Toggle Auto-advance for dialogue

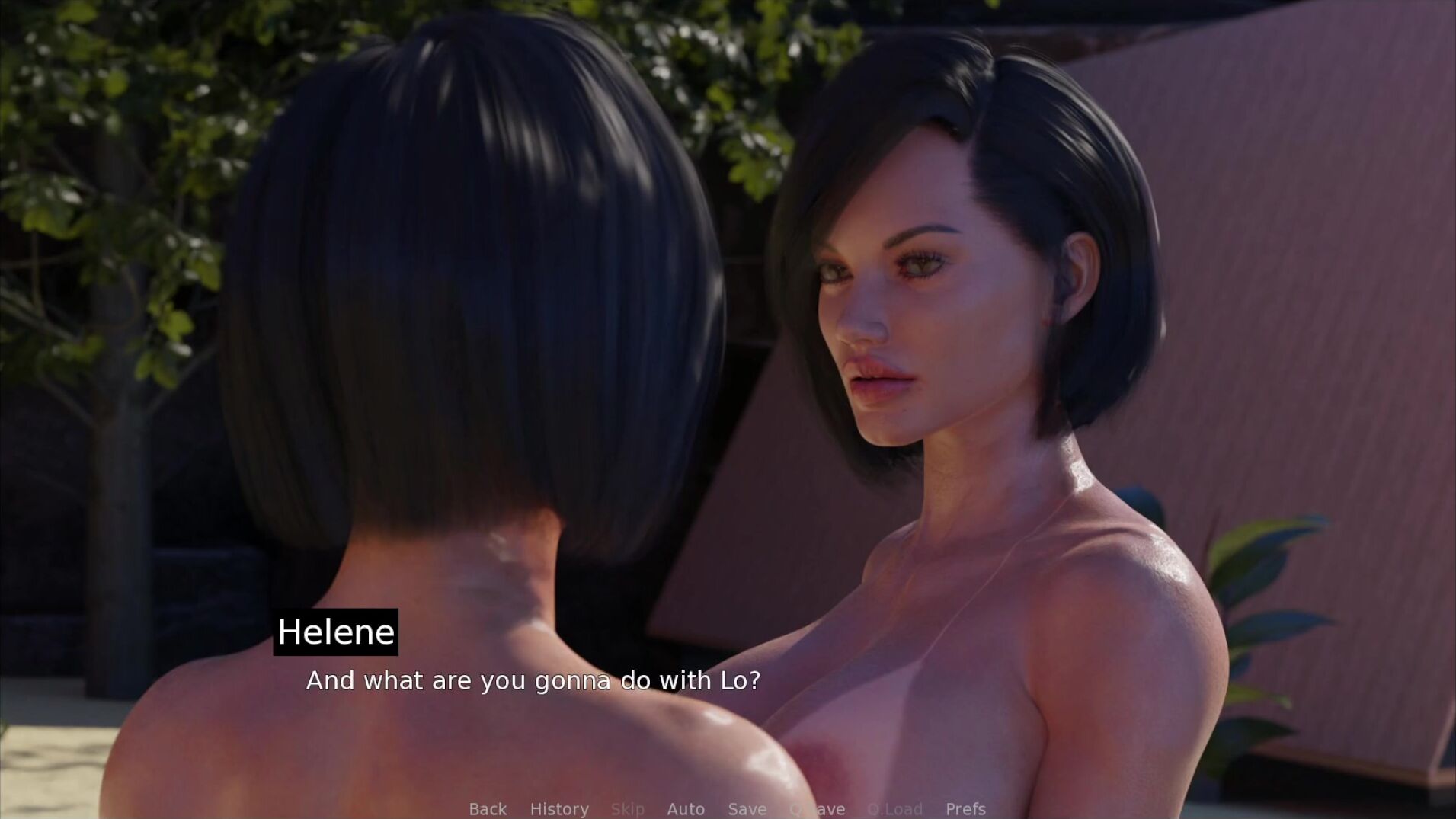pos(686,808)
